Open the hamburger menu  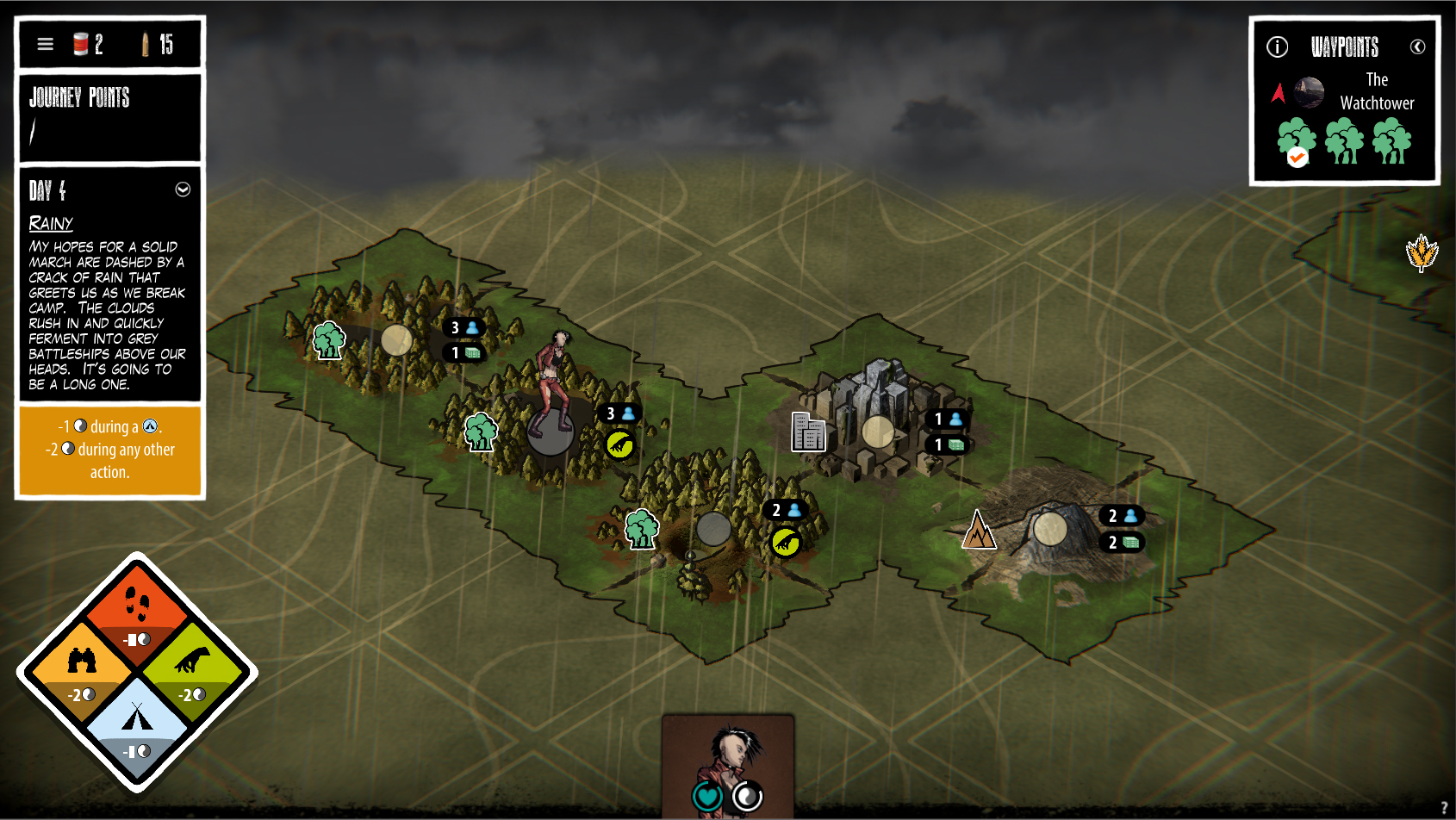pyautogui.click(x=45, y=43)
